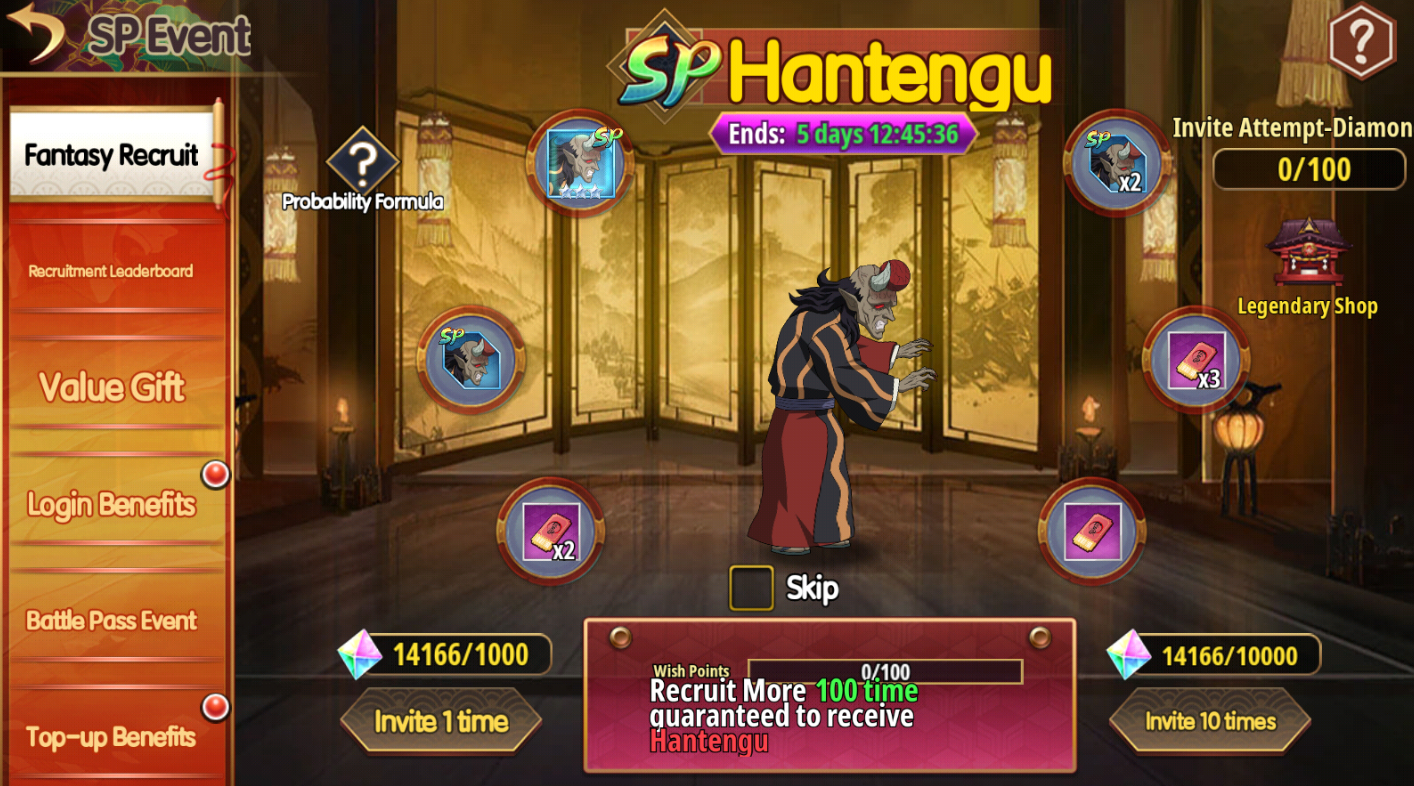1414x786 pixels.
Task: View the red ticket x2 reward
Action: [x=551, y=531]
